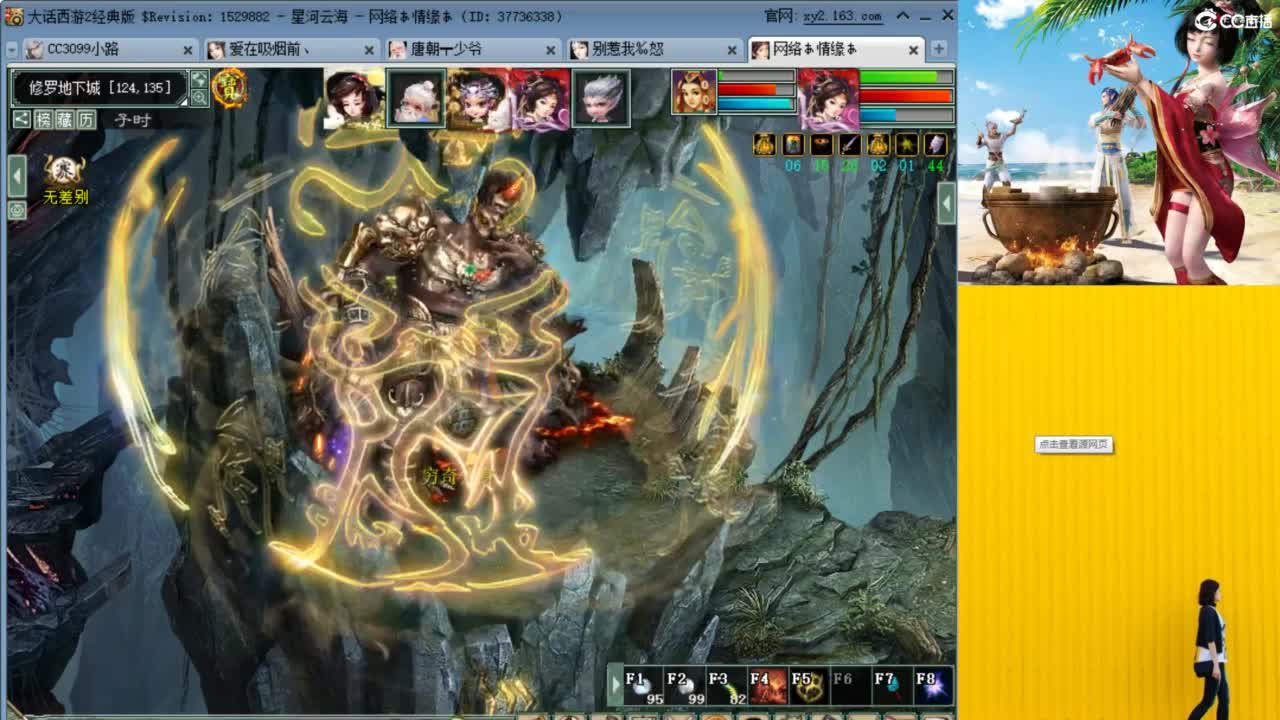Click the money bag buff icon showing 06

coord(765,145)
